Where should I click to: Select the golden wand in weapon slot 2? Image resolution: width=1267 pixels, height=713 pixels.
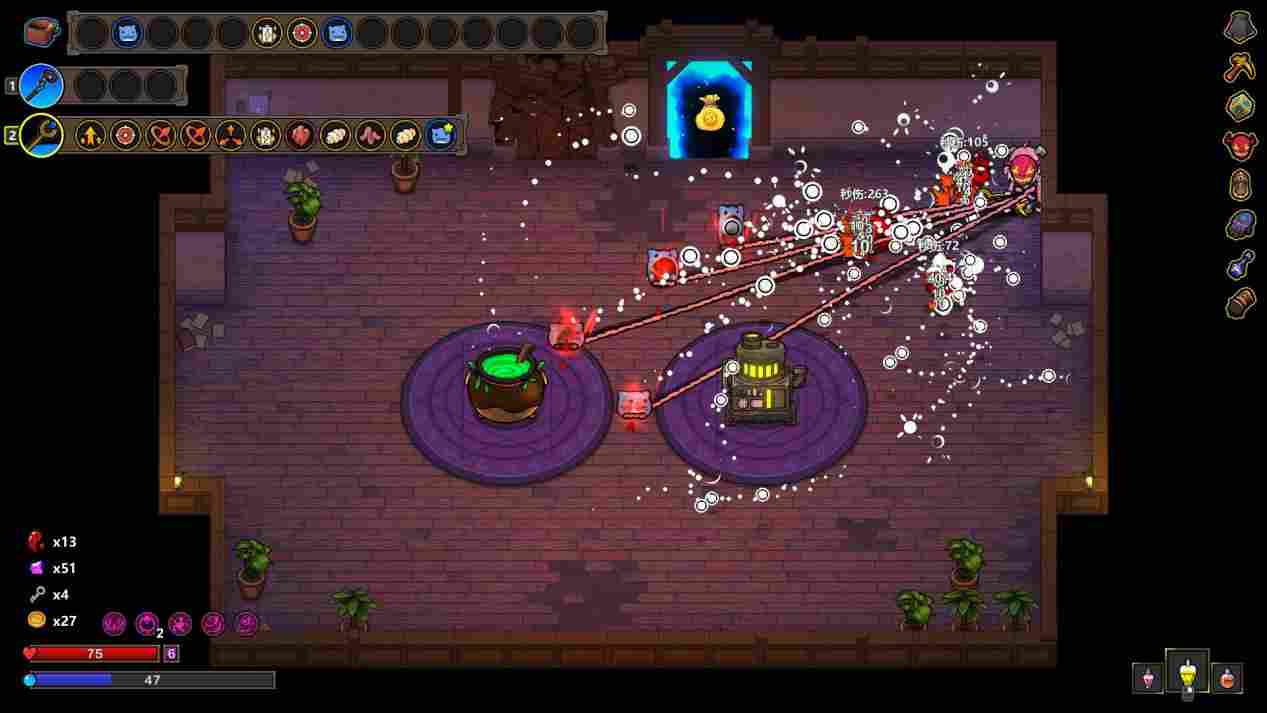point(41,135)
